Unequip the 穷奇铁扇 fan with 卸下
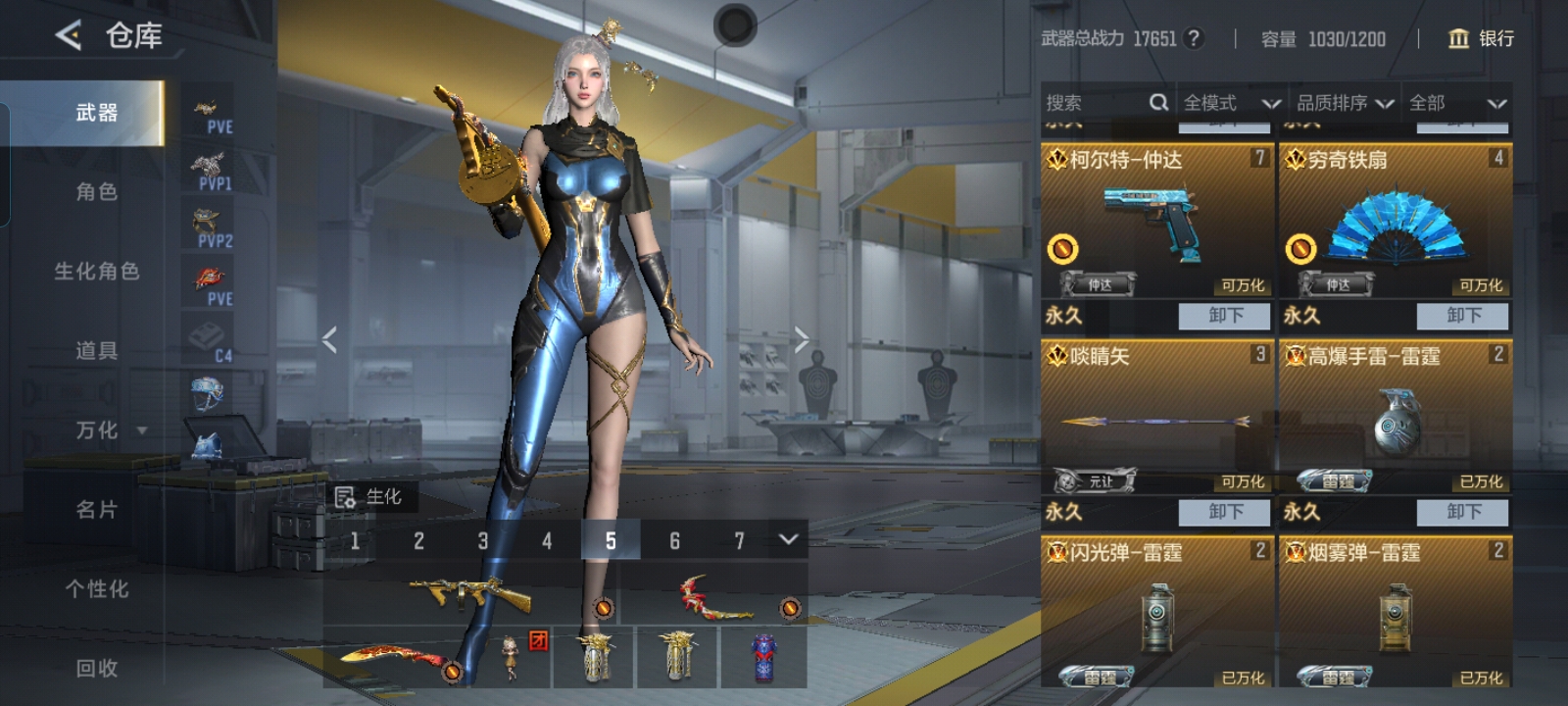 point(1463,316)
